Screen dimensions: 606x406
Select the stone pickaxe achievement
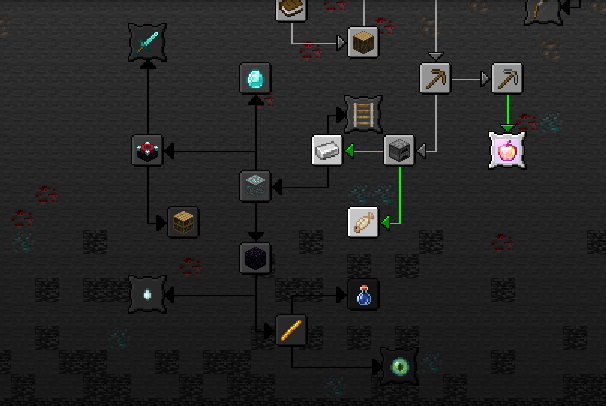pyautogui.click(x=508, y=78)
